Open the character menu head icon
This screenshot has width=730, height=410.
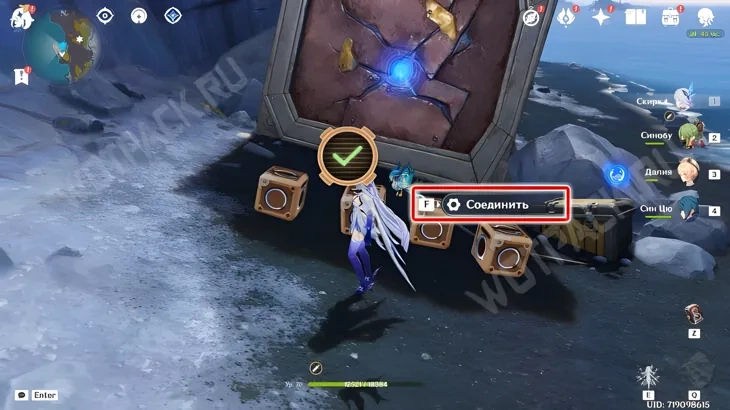click(x=705, y=17)
